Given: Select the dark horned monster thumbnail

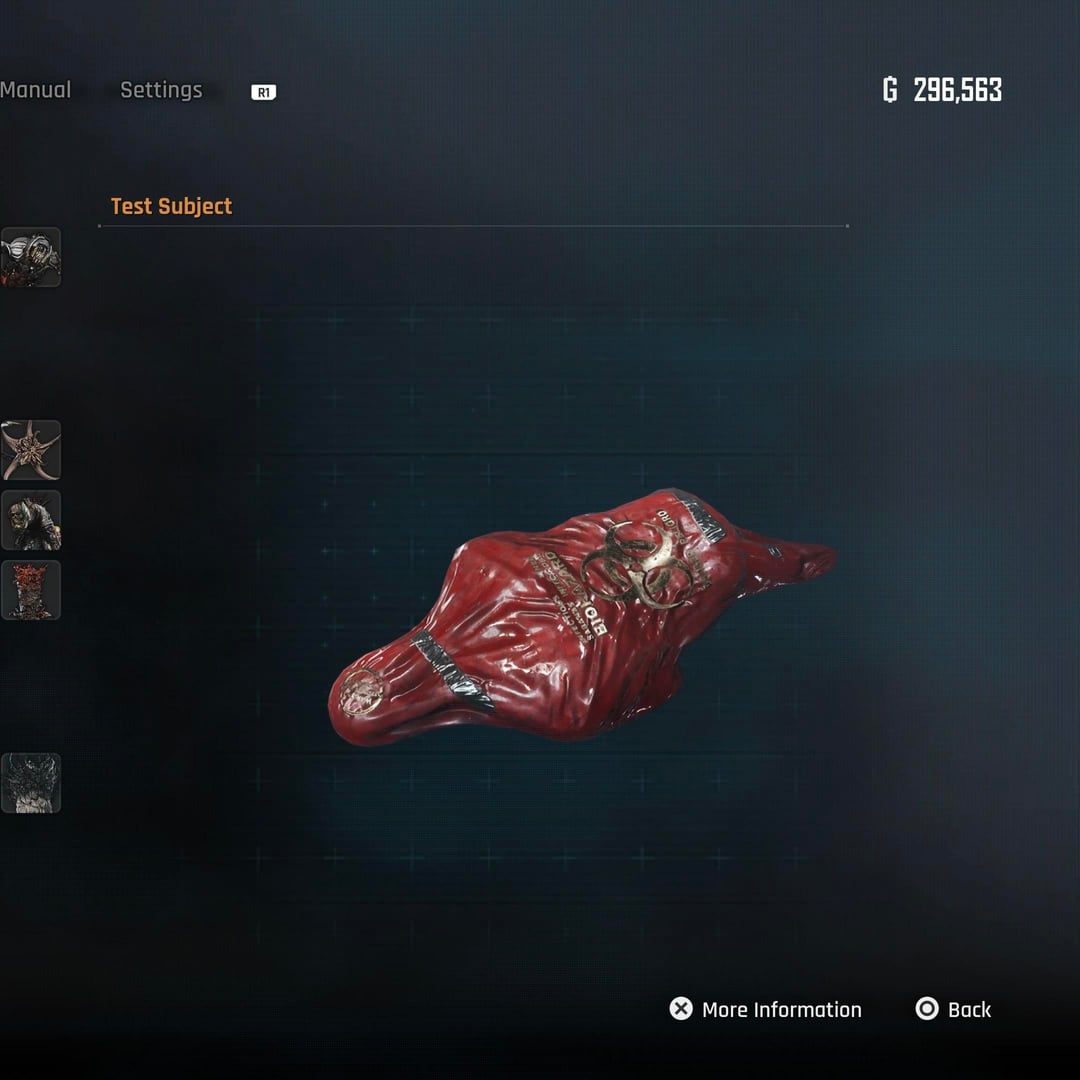Looking at the screenshot, I should 31,783.
